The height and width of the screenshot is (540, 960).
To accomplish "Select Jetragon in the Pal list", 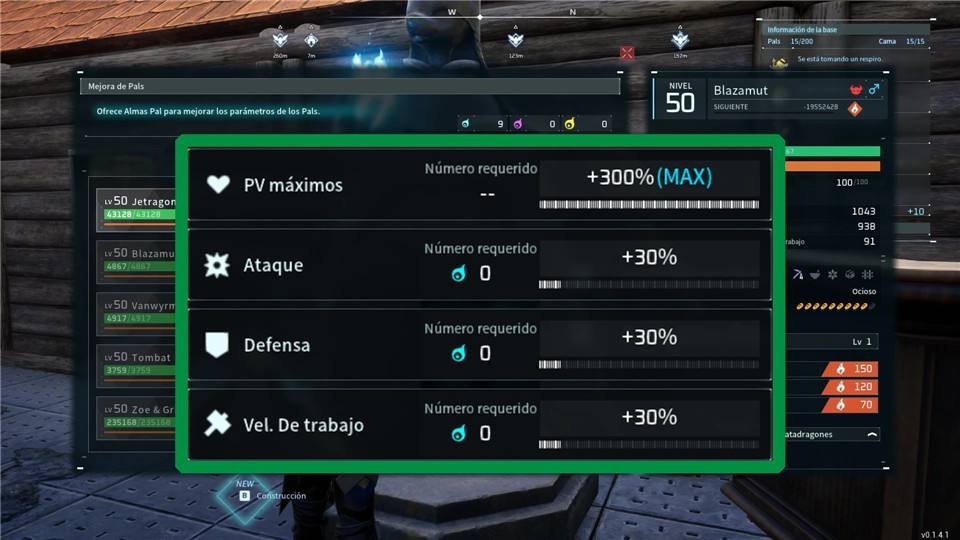I will (136, 208).
